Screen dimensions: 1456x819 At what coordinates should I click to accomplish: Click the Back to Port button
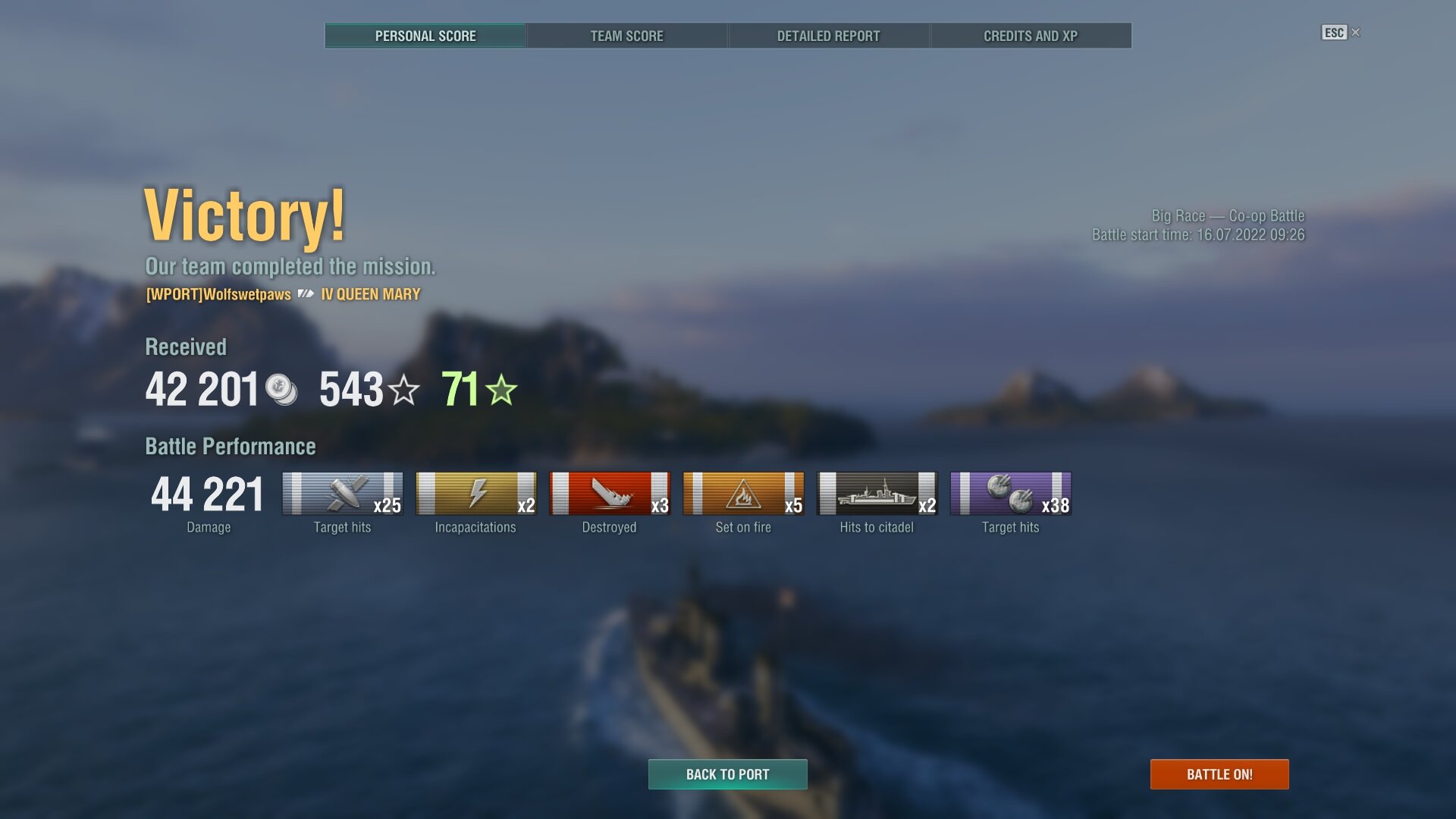(727, 774)
